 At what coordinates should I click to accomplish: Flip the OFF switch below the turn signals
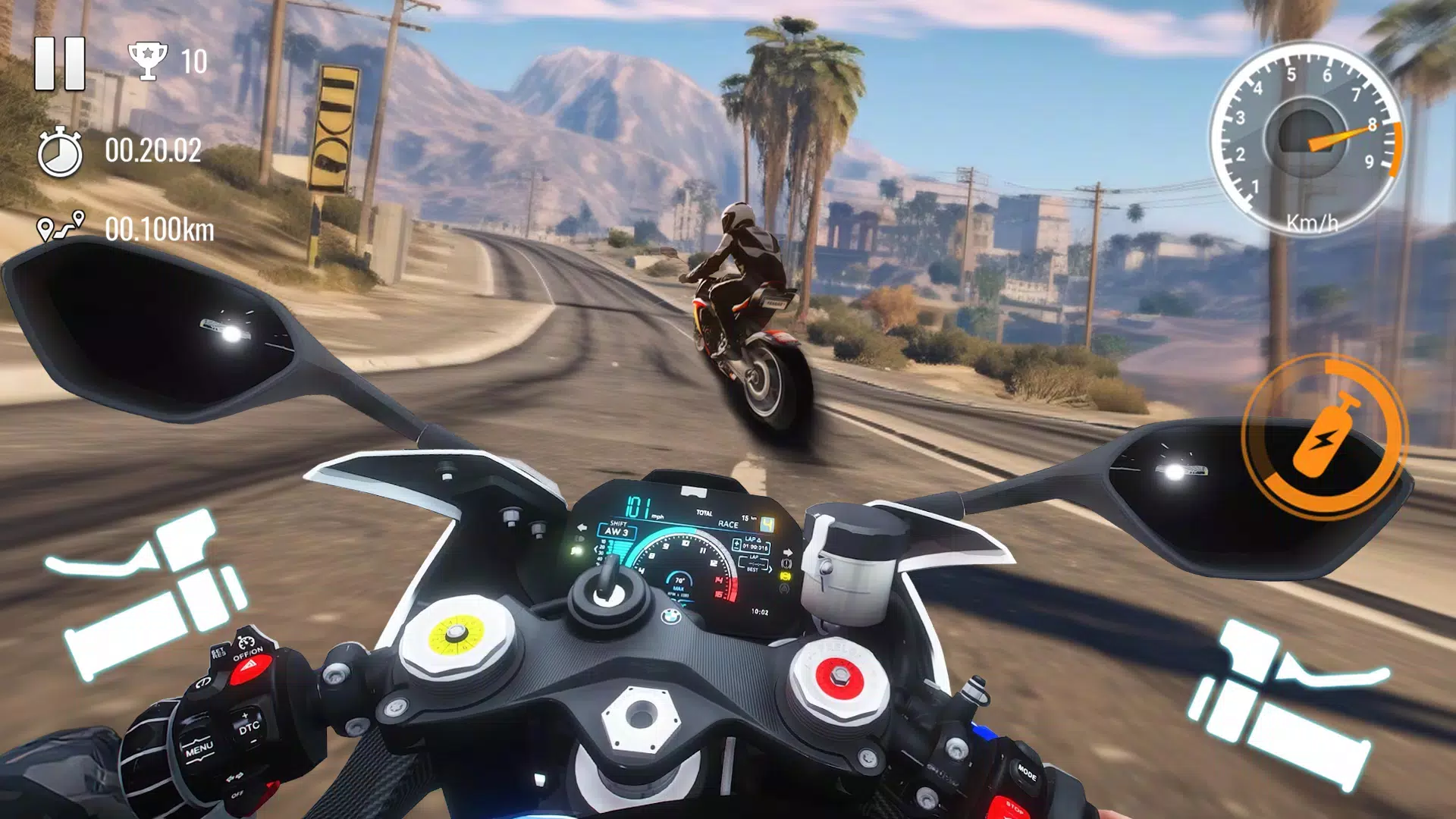click(x=238, y=795)
